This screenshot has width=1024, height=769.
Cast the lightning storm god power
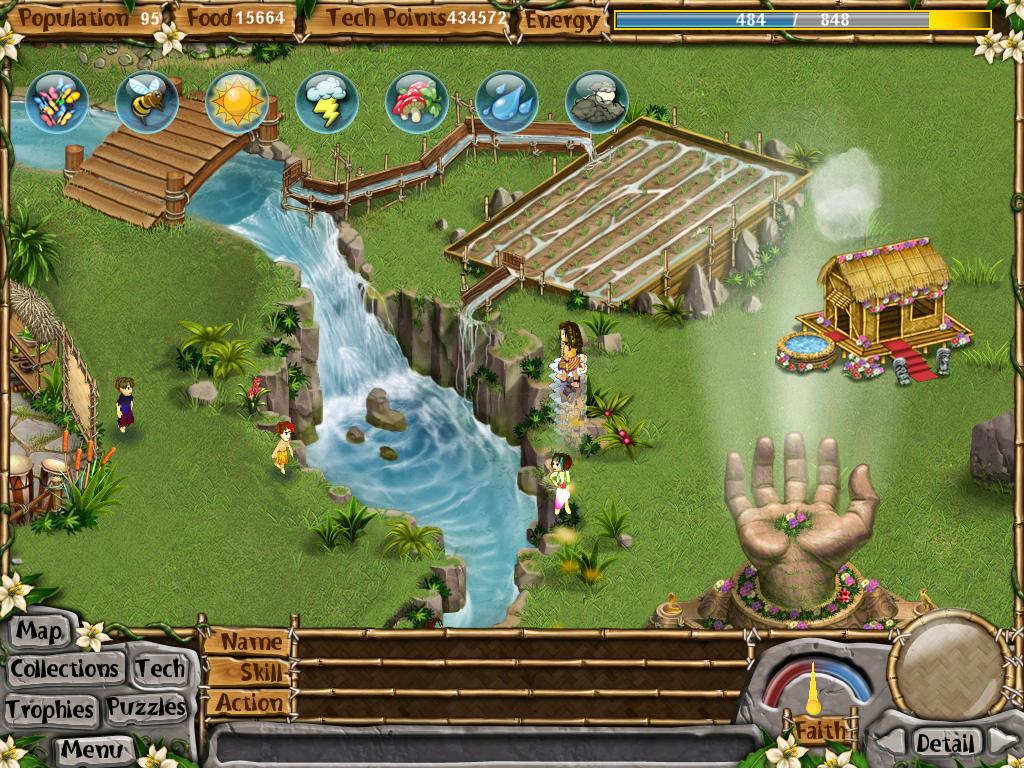[x=327, y=102]
